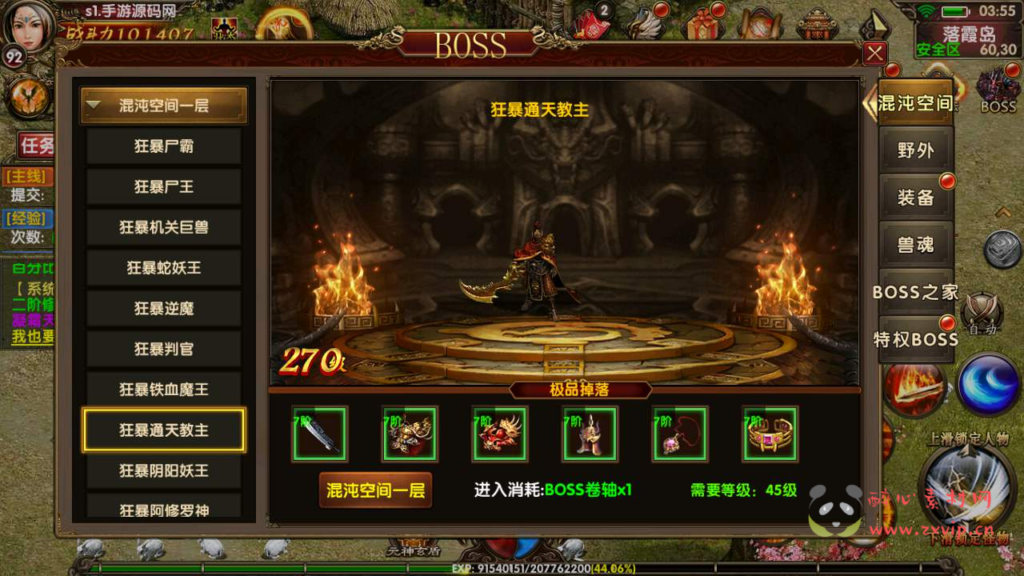The image size is (1024, 576).
Task: Enter via the orange 混沌空间一层 button
Action: [375, 490]
